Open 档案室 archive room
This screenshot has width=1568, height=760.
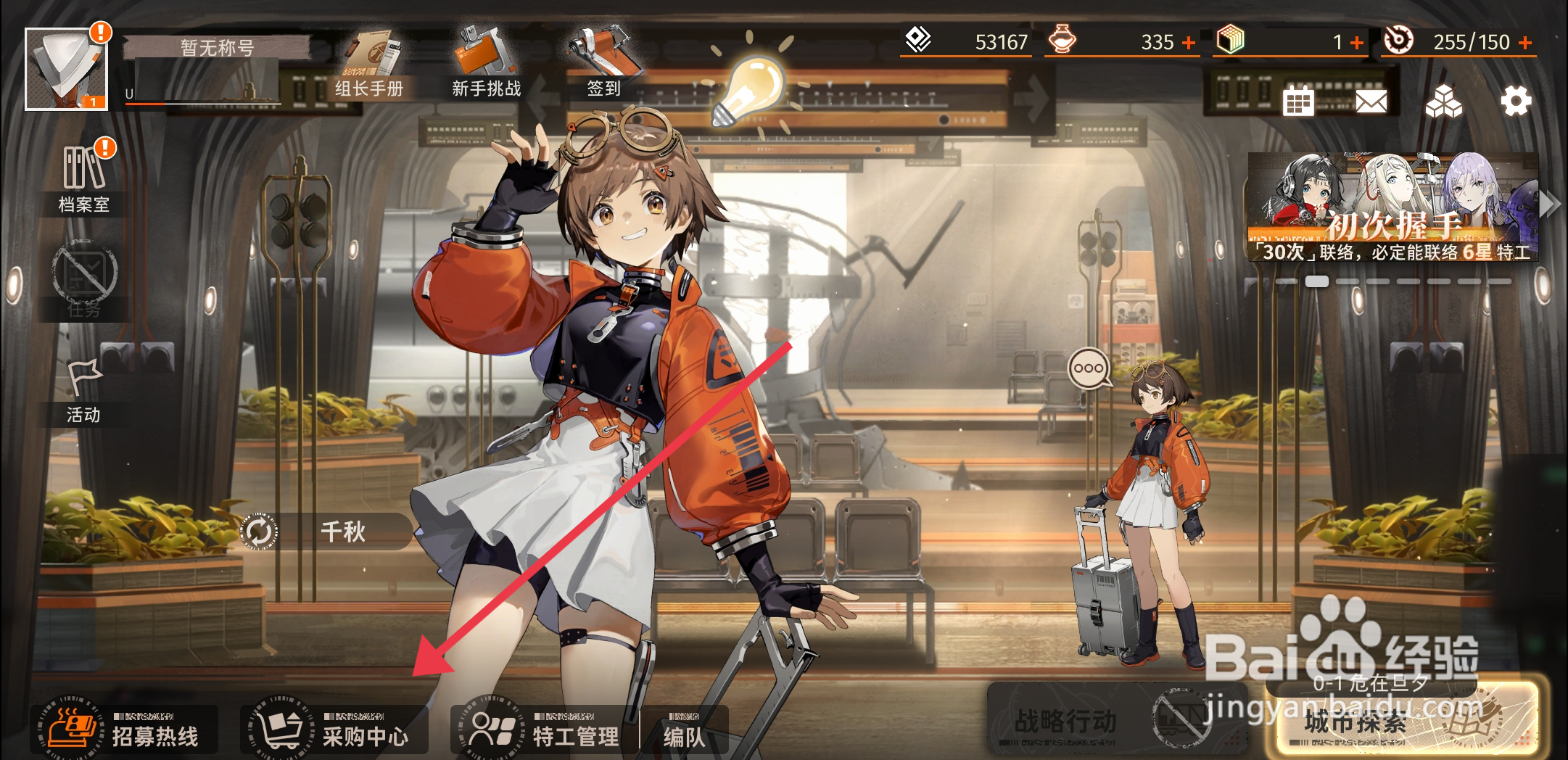coord(84,179)
